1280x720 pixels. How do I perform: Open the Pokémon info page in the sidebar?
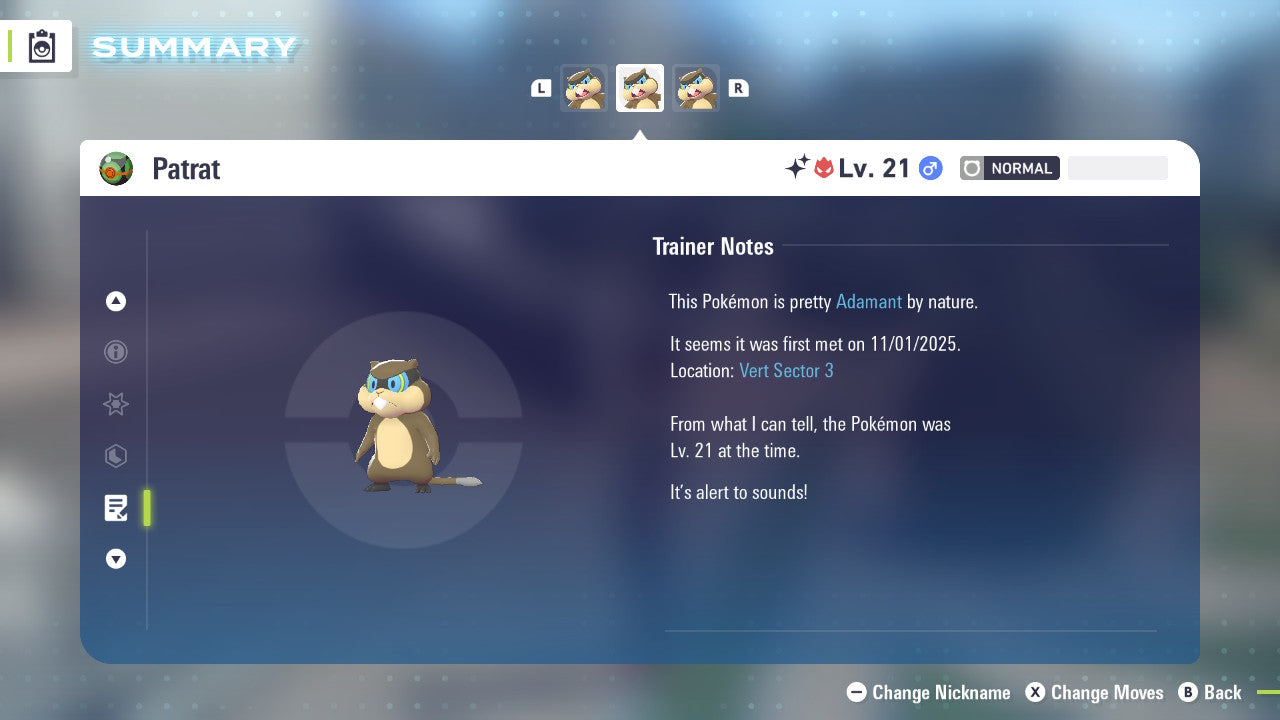[116, 352]
